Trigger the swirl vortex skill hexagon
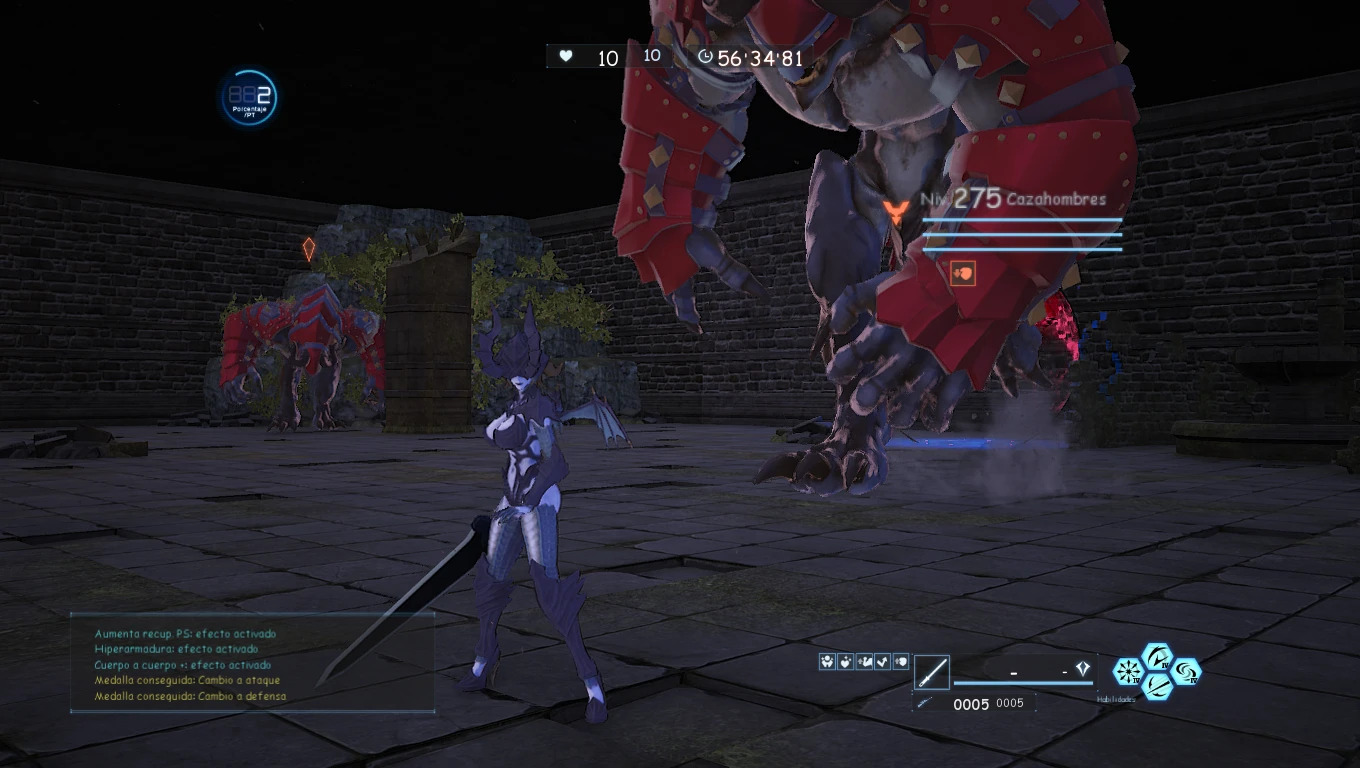1360x768 pixels. pyautogui.click(x=1186, y=671)
